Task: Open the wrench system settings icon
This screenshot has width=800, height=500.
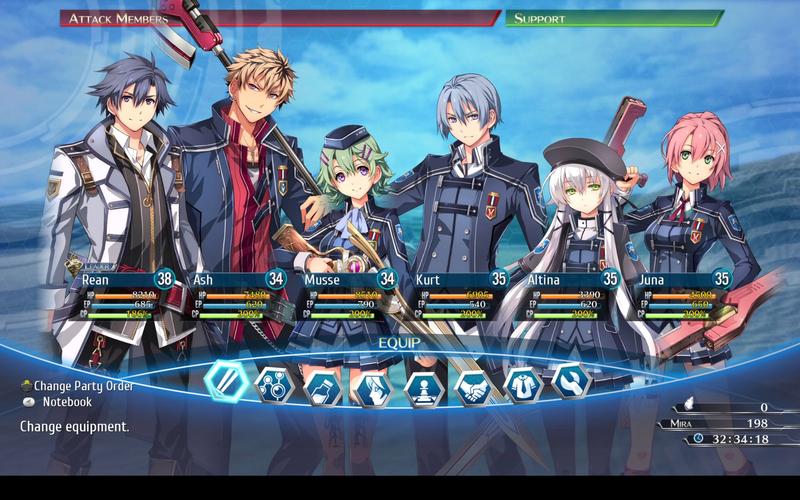Action: pyautogui.click(x=572, y=380)
